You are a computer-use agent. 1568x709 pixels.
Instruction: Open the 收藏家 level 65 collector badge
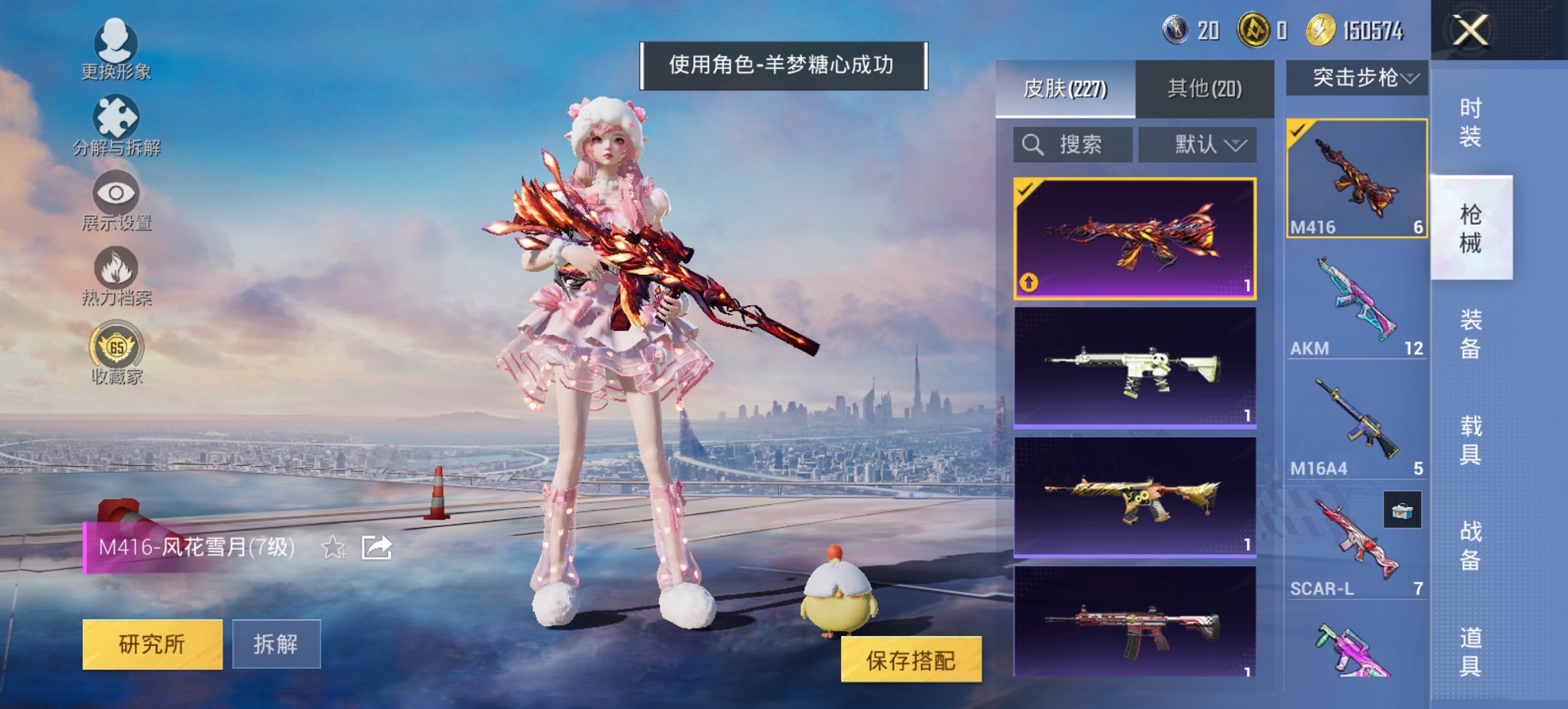tap(116, 350)
